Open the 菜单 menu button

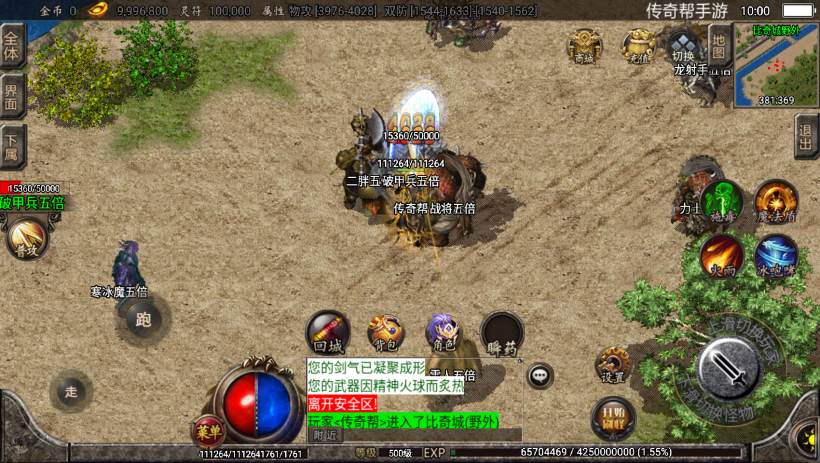[x=208, y=431]
